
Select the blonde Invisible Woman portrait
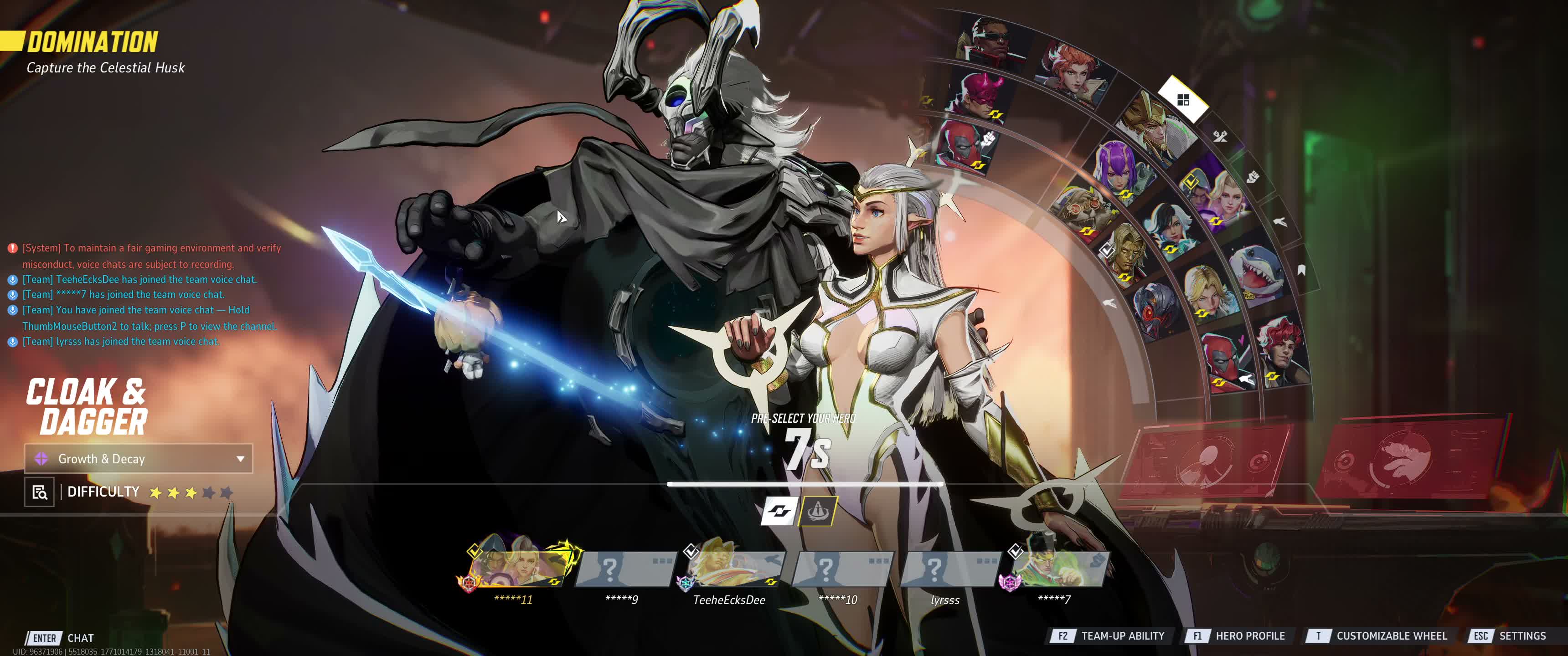[1208, 292]
